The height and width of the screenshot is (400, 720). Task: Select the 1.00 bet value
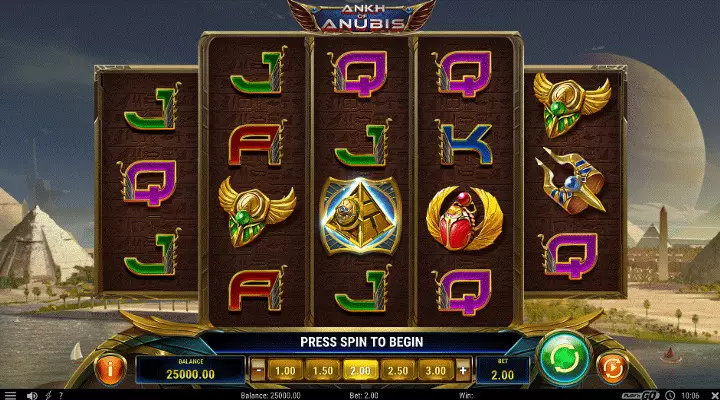[x=286, y=370]
